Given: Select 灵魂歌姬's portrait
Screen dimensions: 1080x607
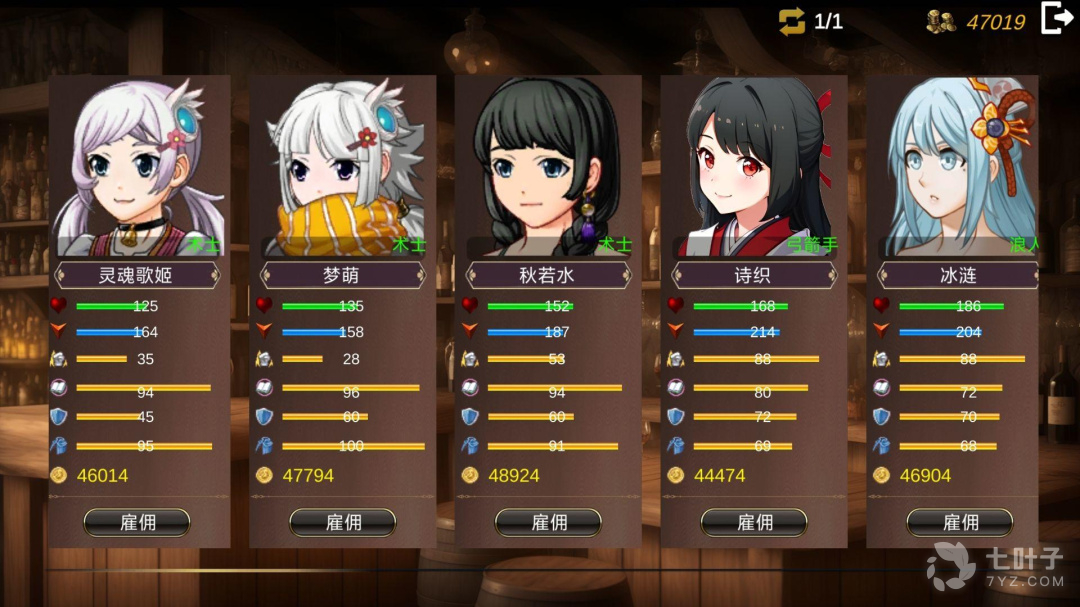Looking at the screenshot, I should [x=137, y=166].
